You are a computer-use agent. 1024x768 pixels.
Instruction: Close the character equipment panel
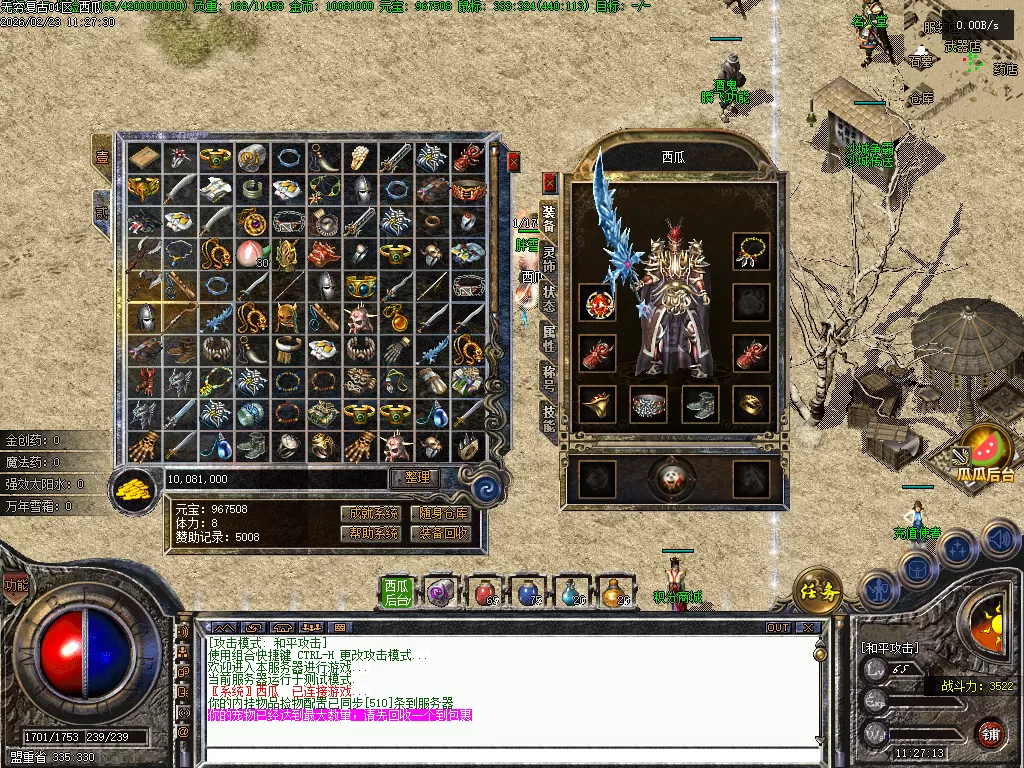coord(549,183)
